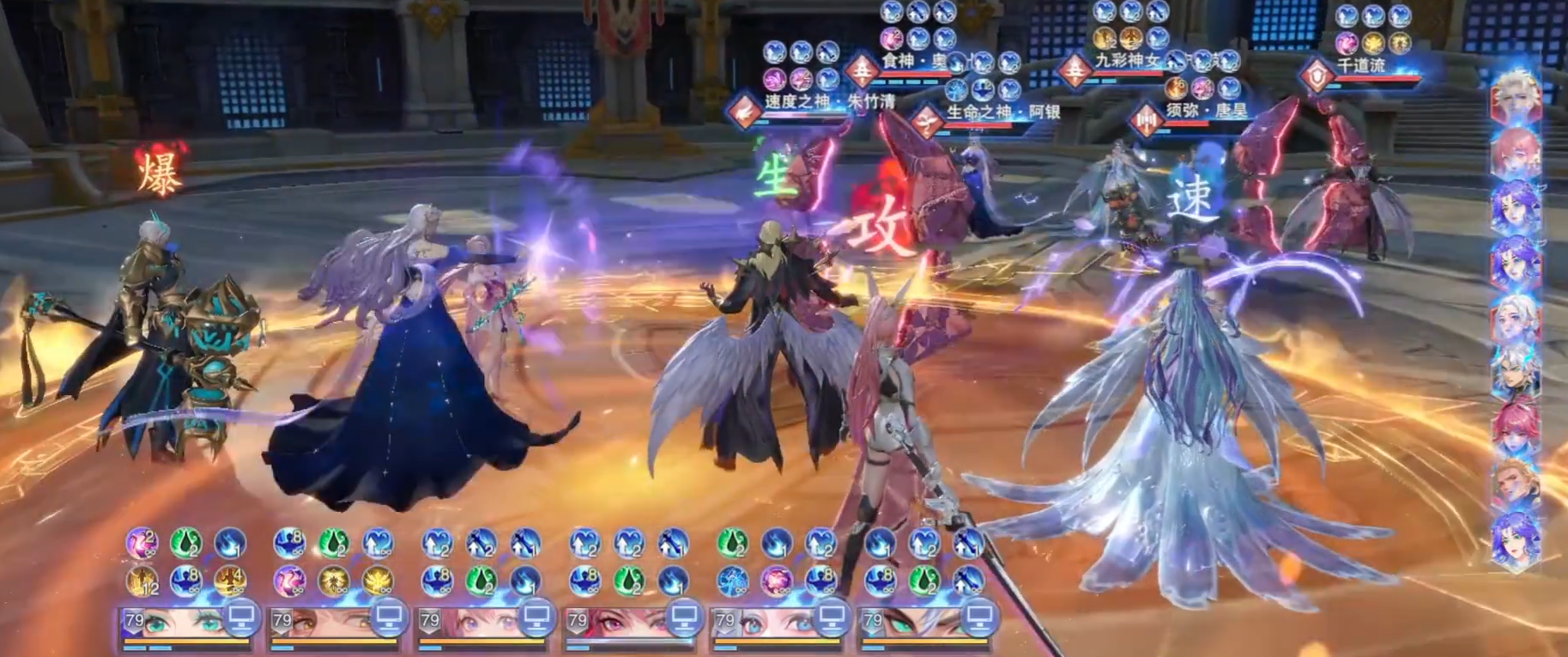
Task: Target enemy nameplate 生命之神·阿银
Action: pos(1002,113)
